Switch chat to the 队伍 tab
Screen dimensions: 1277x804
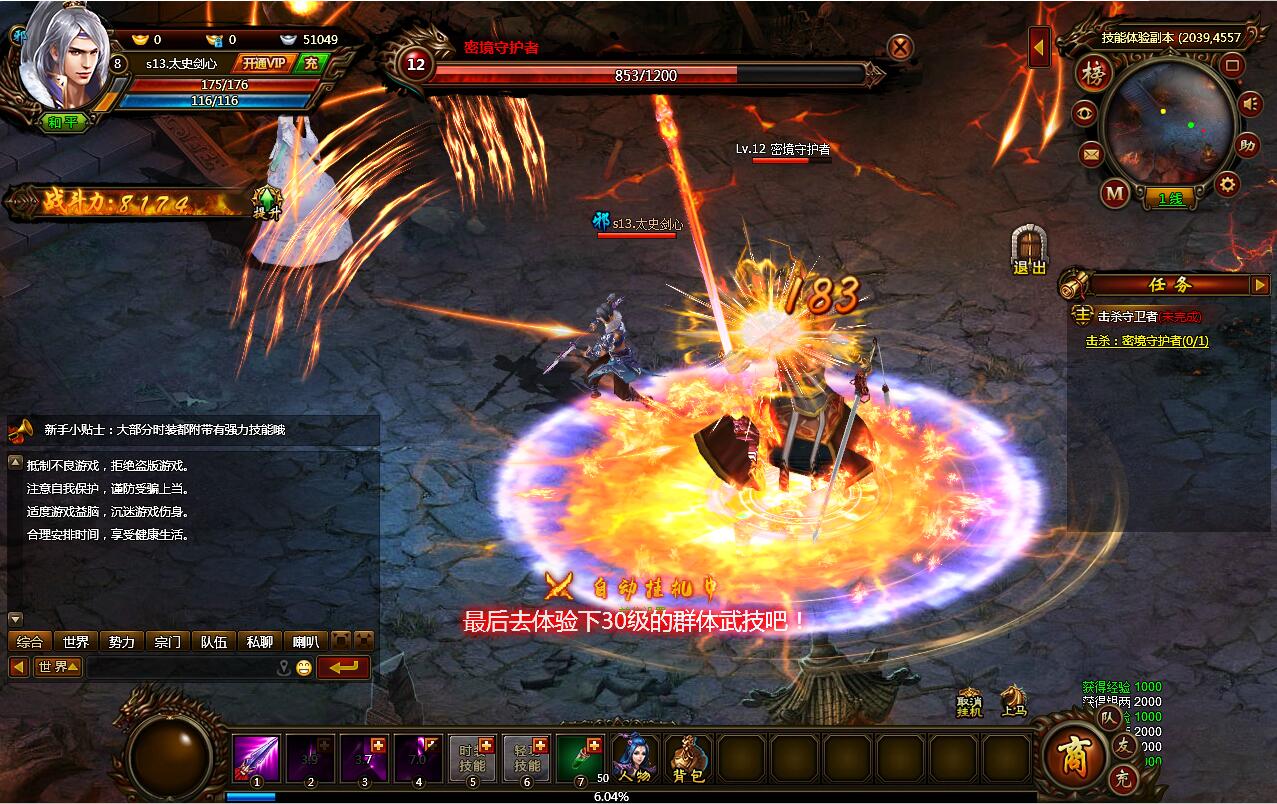(x=213, y=642)
